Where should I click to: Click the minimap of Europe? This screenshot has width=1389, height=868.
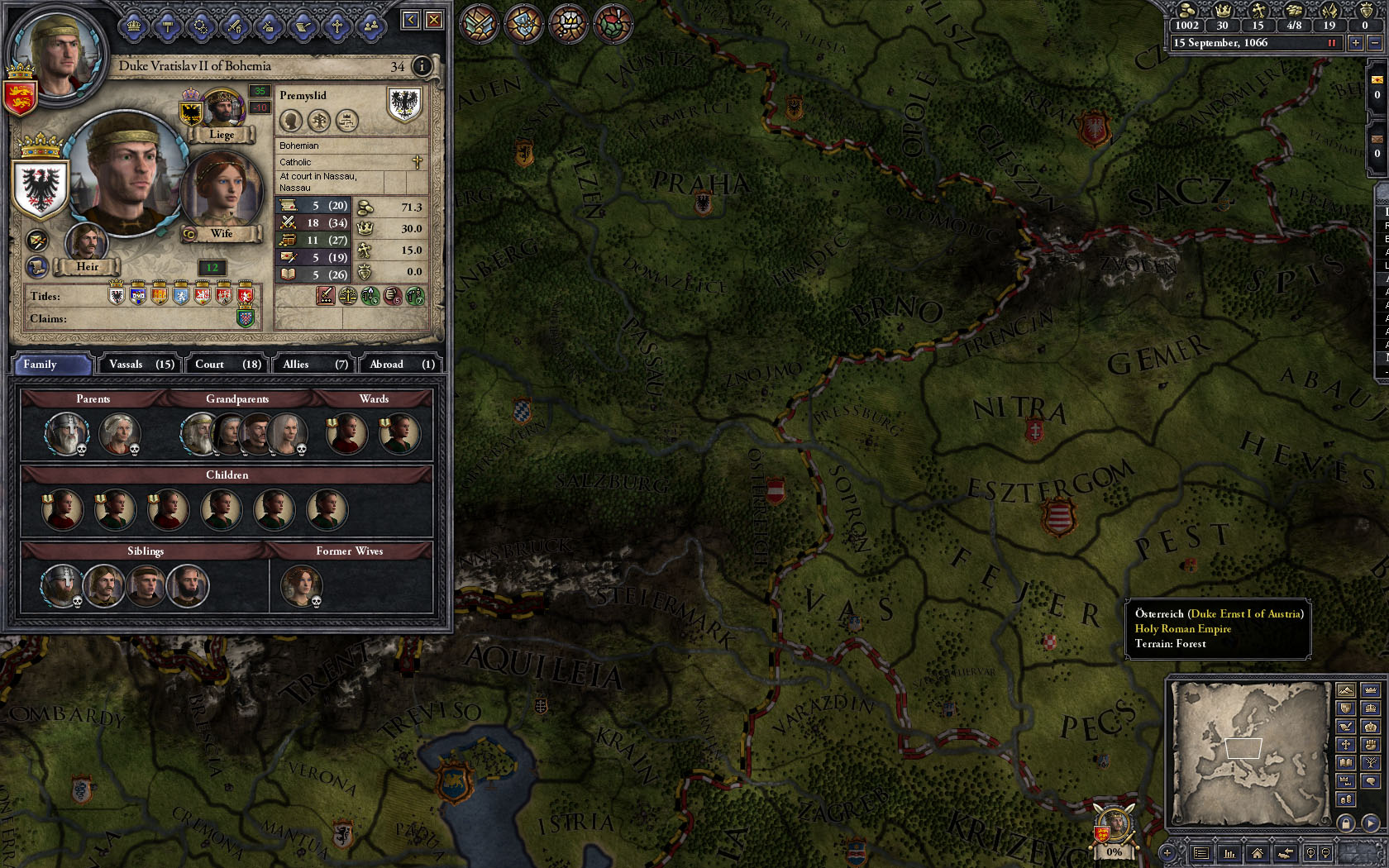pyautogui.click(x=1248, y=752)
